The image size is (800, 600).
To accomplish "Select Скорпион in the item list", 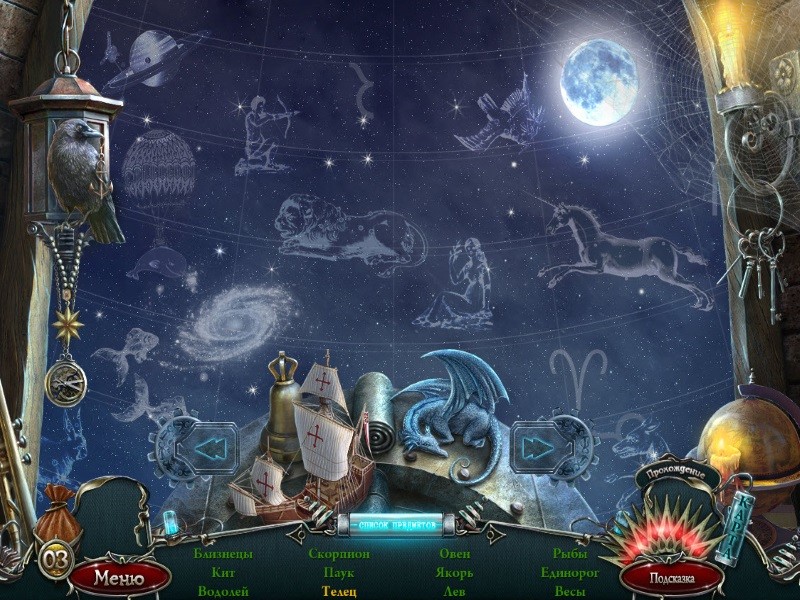I will (x=339, y=553).
